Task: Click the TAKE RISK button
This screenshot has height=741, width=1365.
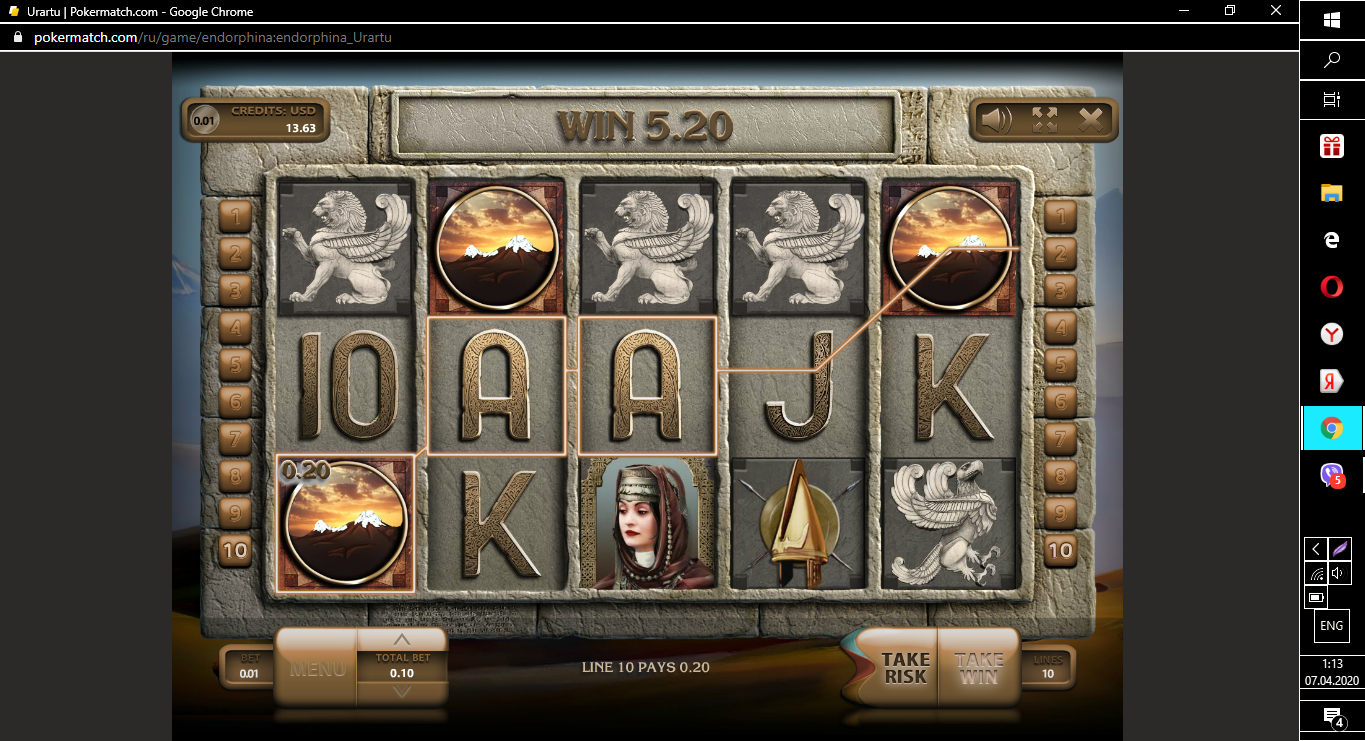Action: click(904, 668)
